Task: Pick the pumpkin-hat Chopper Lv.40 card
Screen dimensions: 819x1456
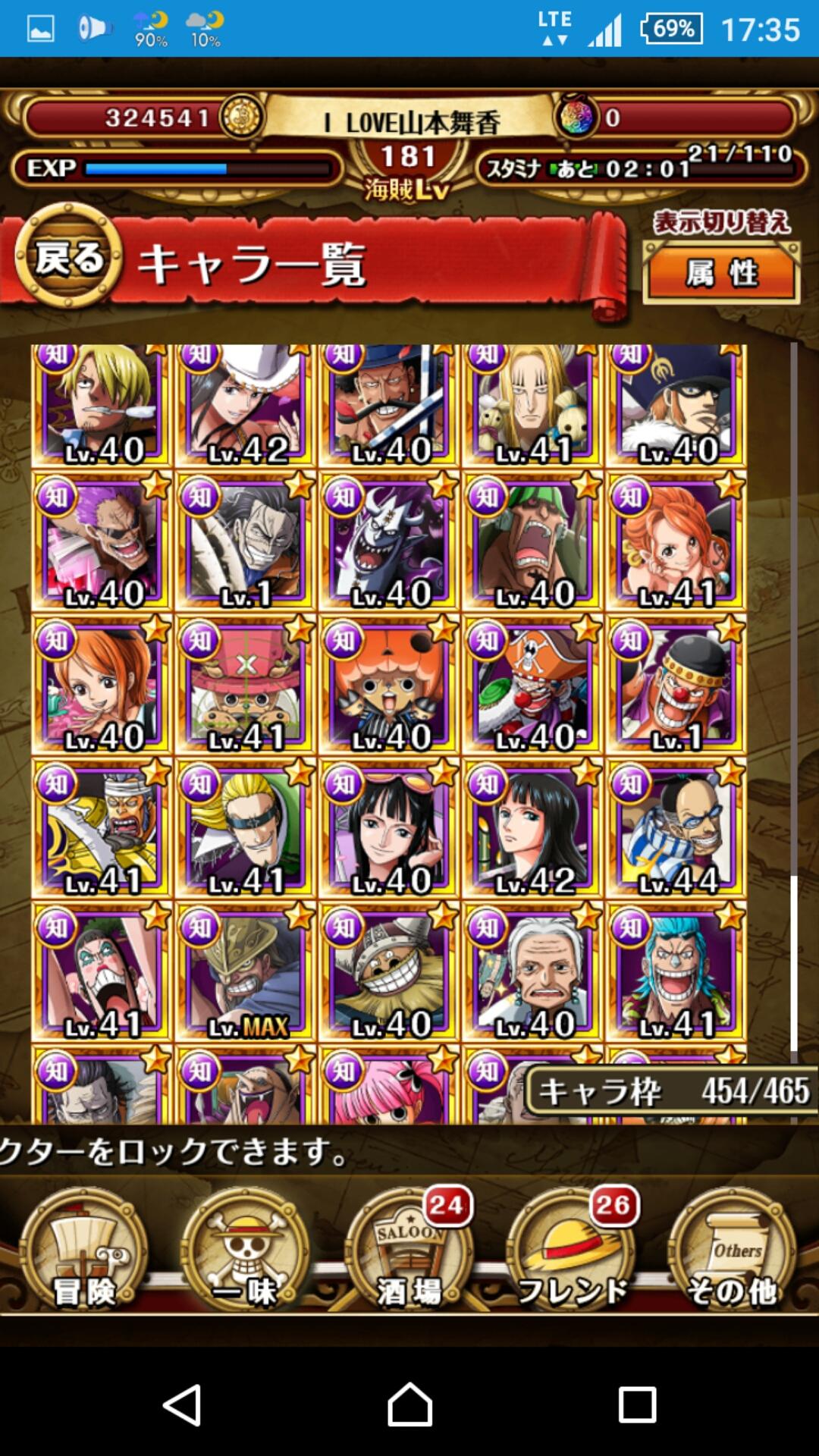Action: tap(389, 686)
